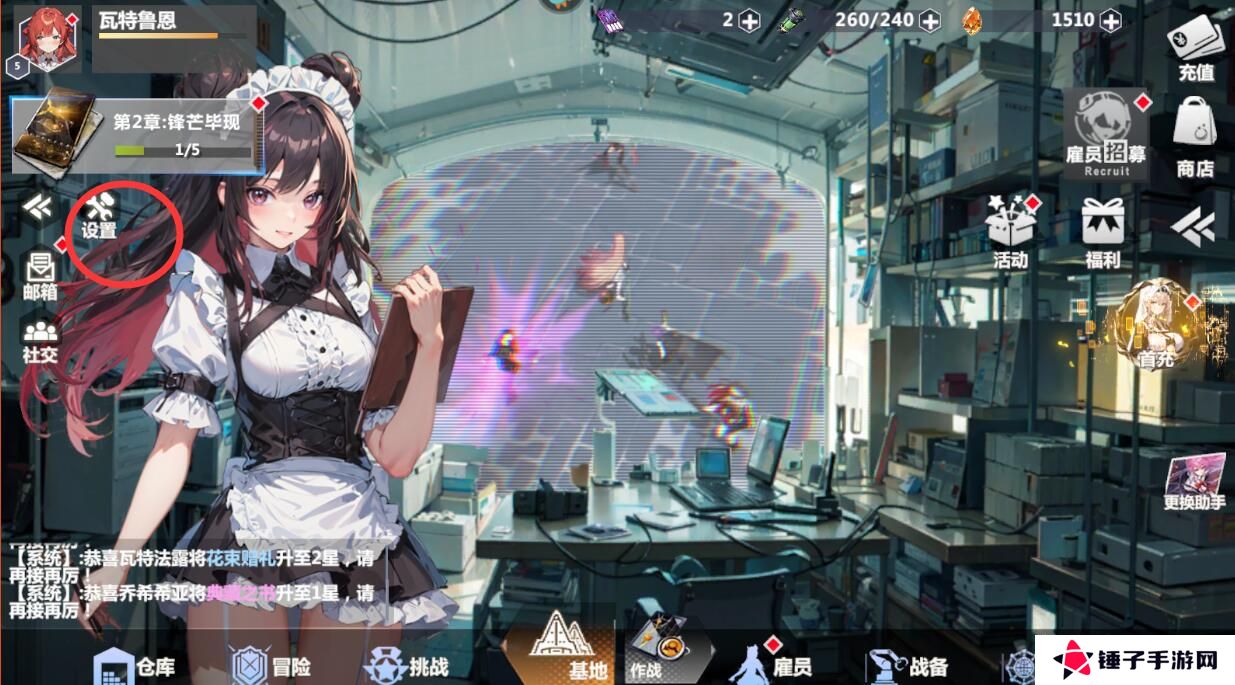
Task: Open the 首充 first-recharge offer
Action: click(x=1155, y=325)
